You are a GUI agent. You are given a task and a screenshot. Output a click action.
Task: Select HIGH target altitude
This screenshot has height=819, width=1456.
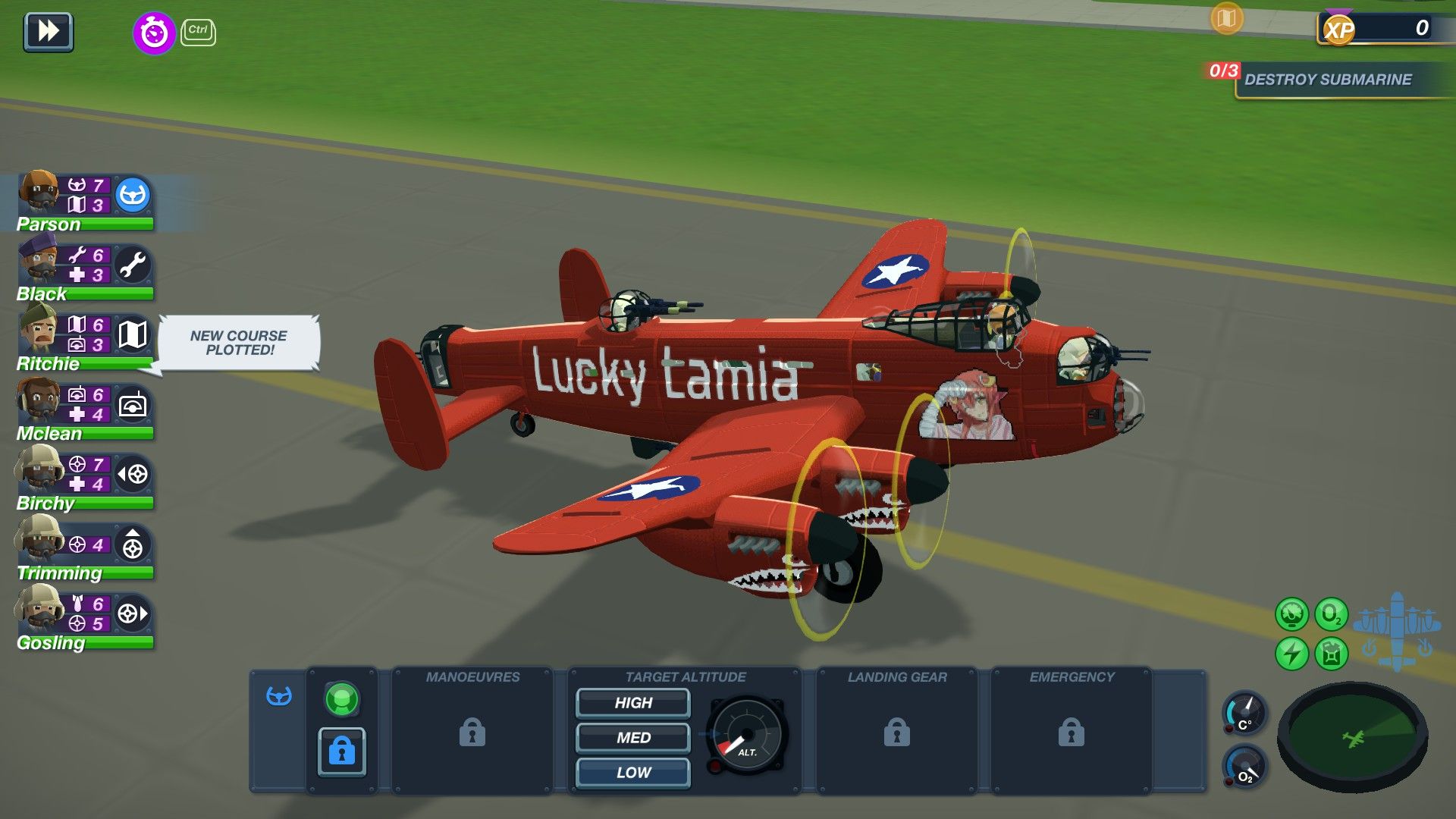(x=632, y=703)
